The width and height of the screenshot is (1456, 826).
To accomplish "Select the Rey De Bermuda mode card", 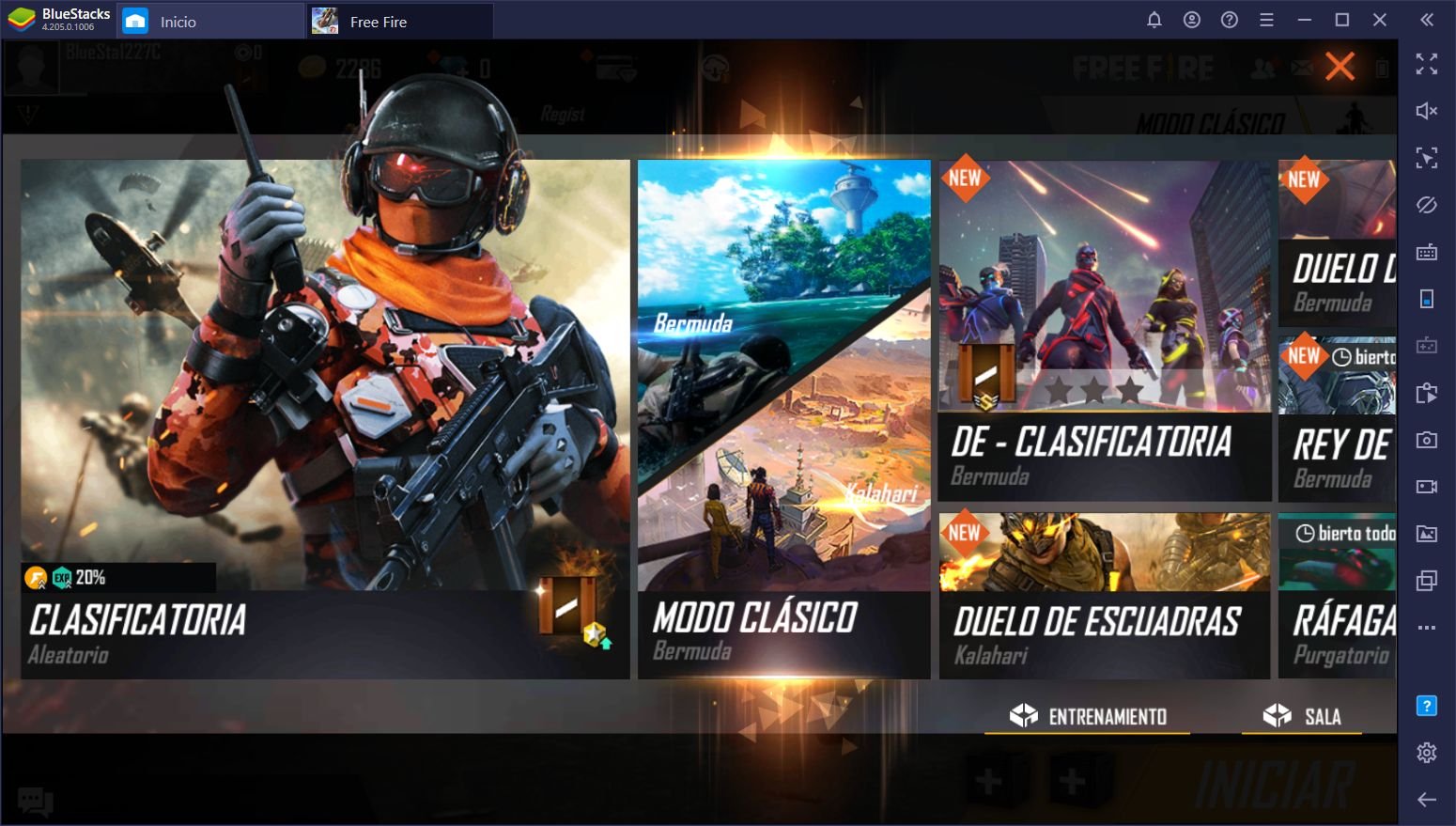I will tap(1337, 419).
